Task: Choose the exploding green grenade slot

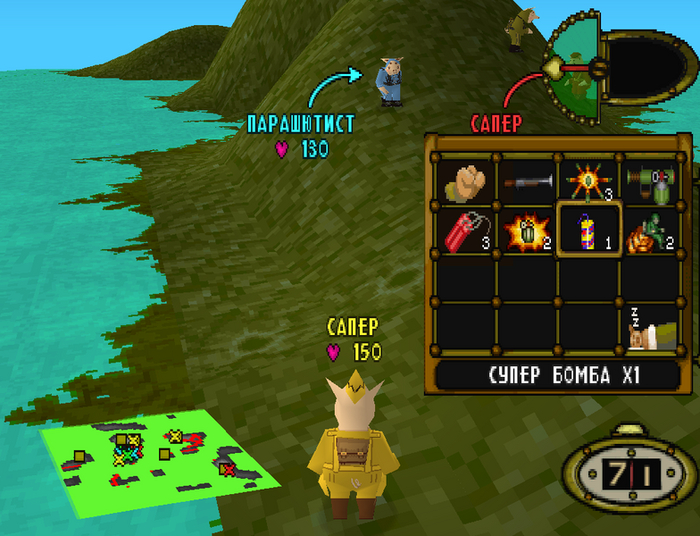Action: click(x=527, y=230)
